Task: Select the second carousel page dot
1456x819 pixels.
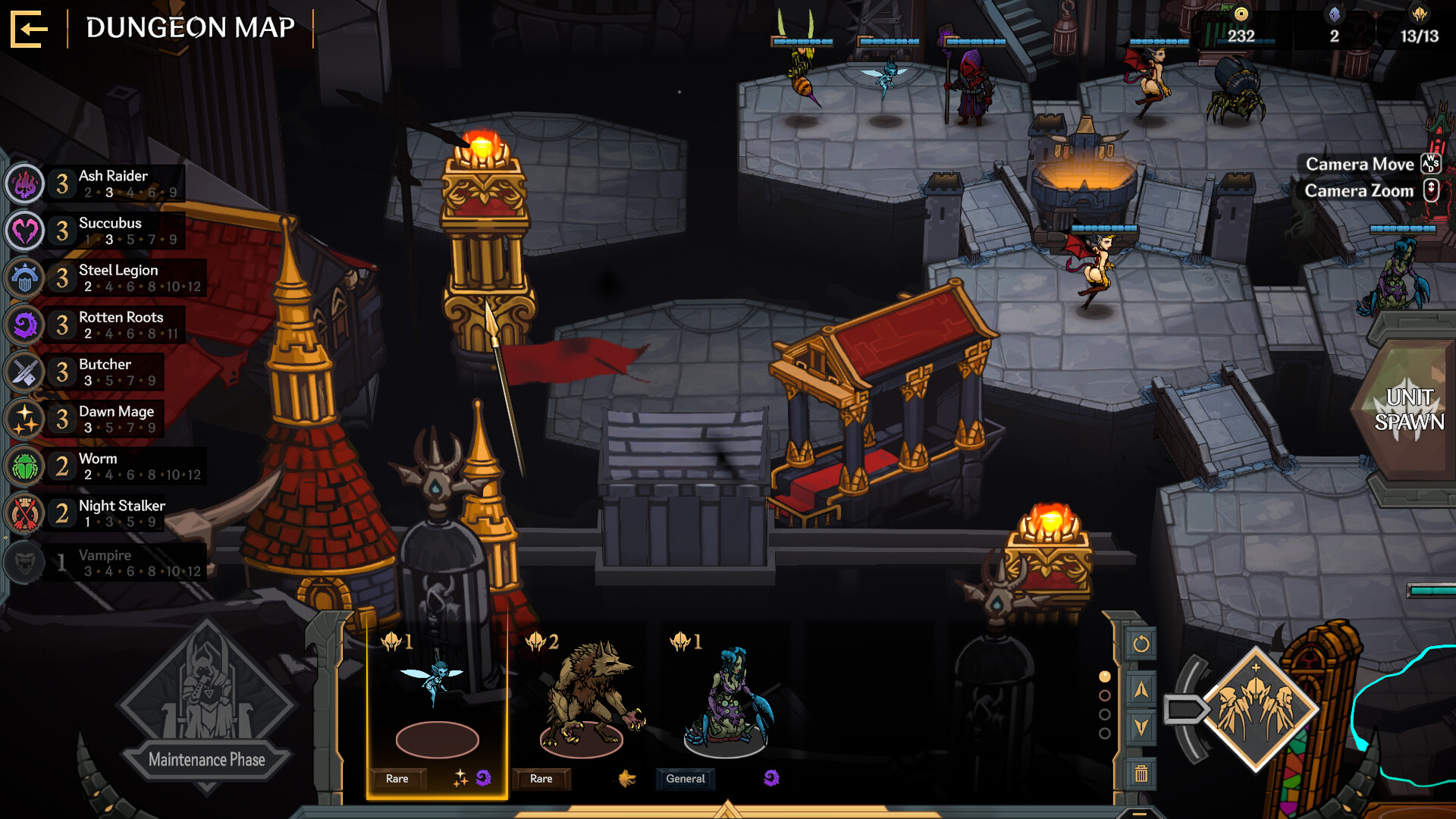Action: pos(1104,695)
